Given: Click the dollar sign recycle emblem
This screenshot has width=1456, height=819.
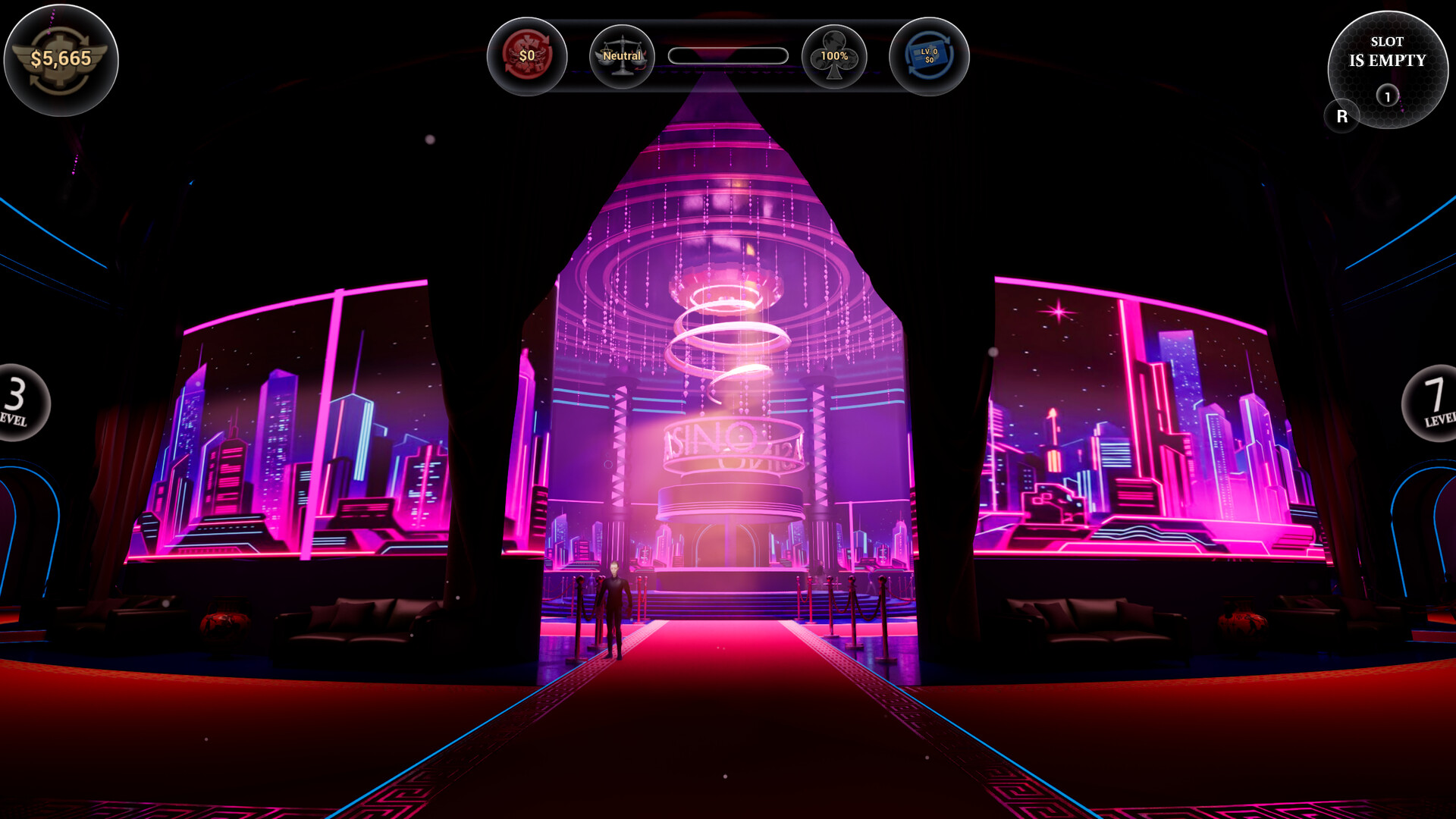Looking at the screenshot, I should (529, 55).
